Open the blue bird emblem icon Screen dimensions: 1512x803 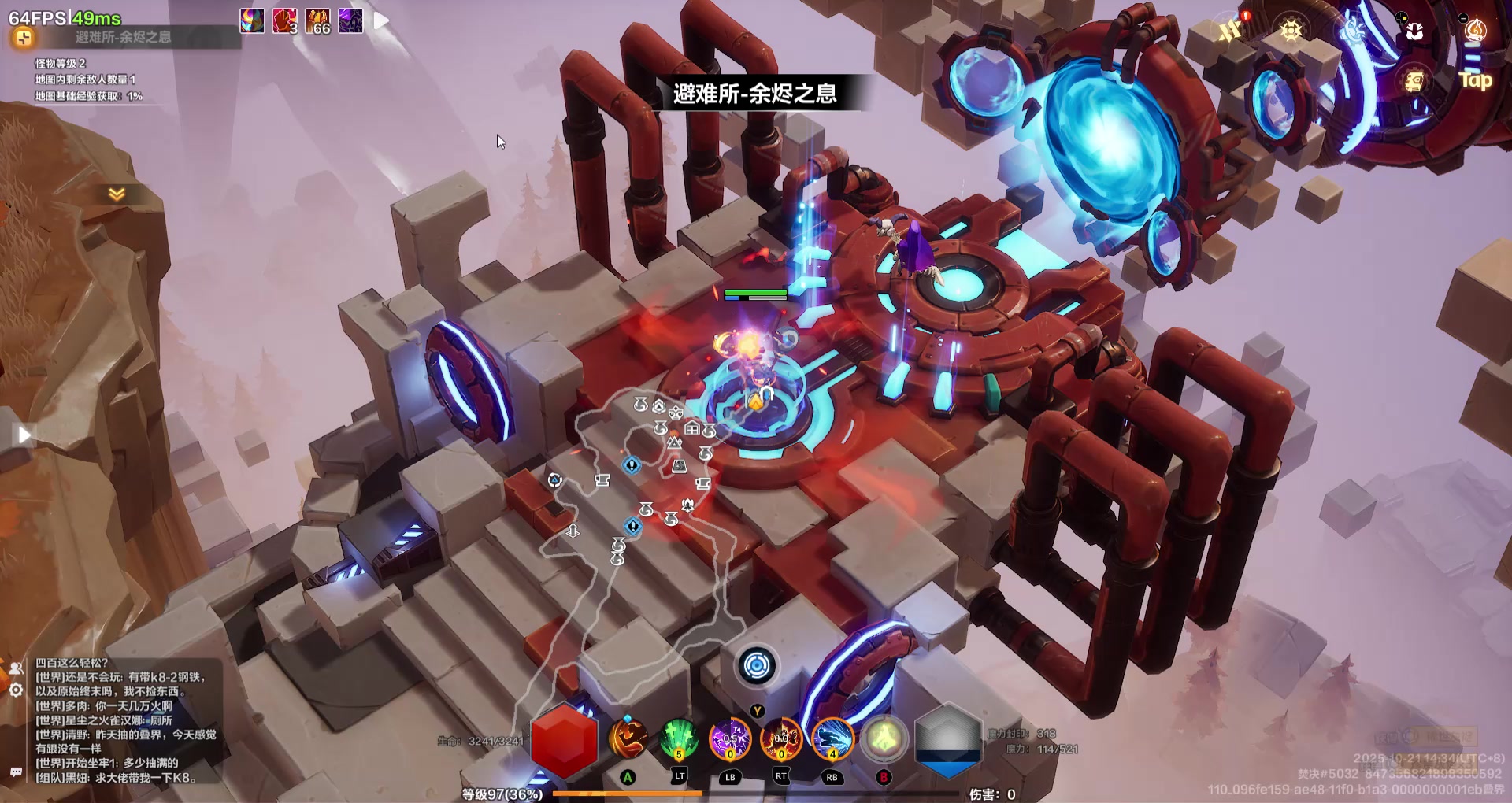1353,30
